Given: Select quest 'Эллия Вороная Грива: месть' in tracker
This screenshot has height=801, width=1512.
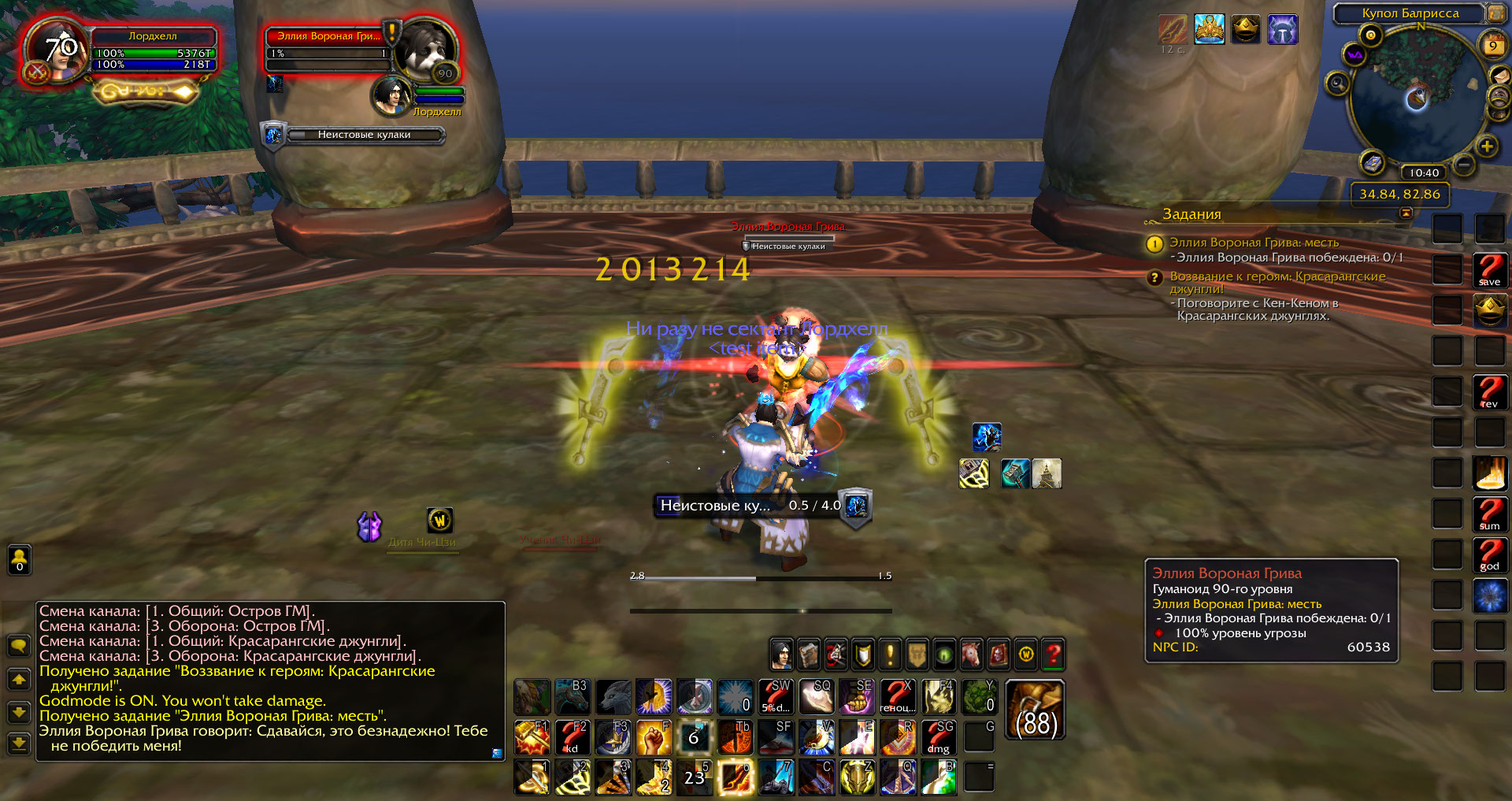Looking at the screenshot, I should pyautogui.click(x=1254, y=243).
